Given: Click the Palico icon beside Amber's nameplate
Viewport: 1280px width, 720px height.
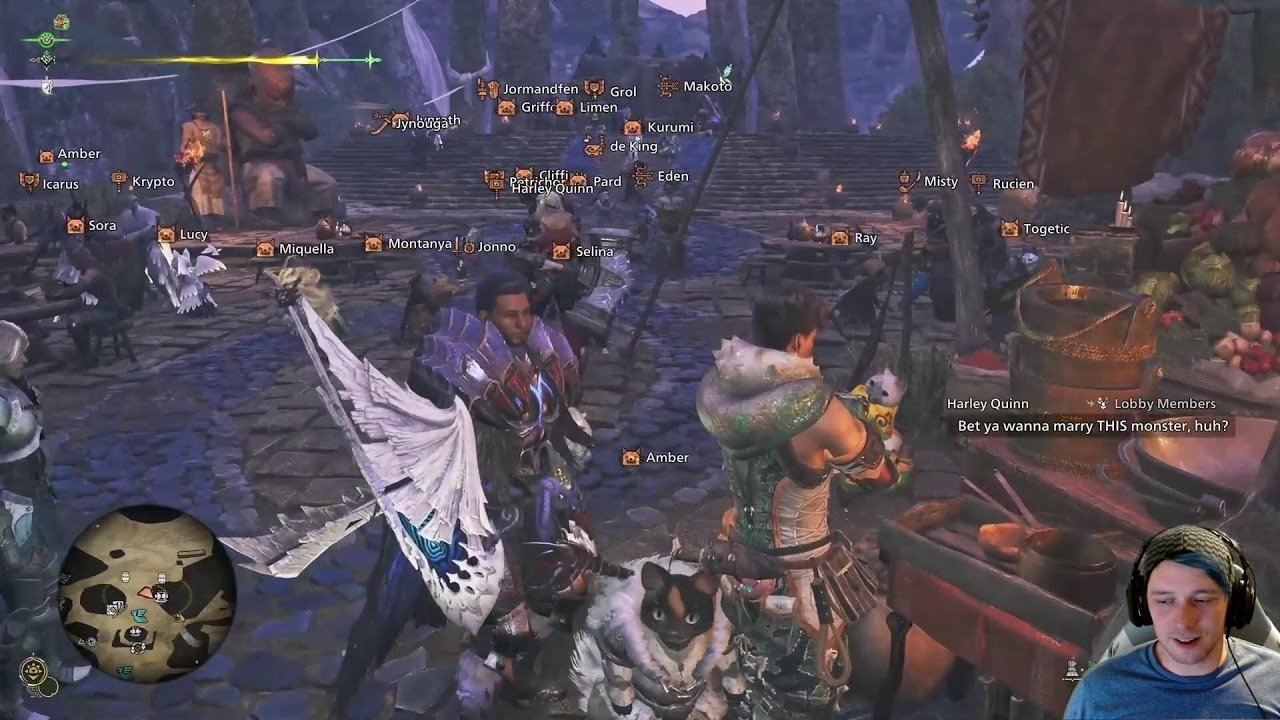Looking at the screenshot, I should [x=44, y=153].
